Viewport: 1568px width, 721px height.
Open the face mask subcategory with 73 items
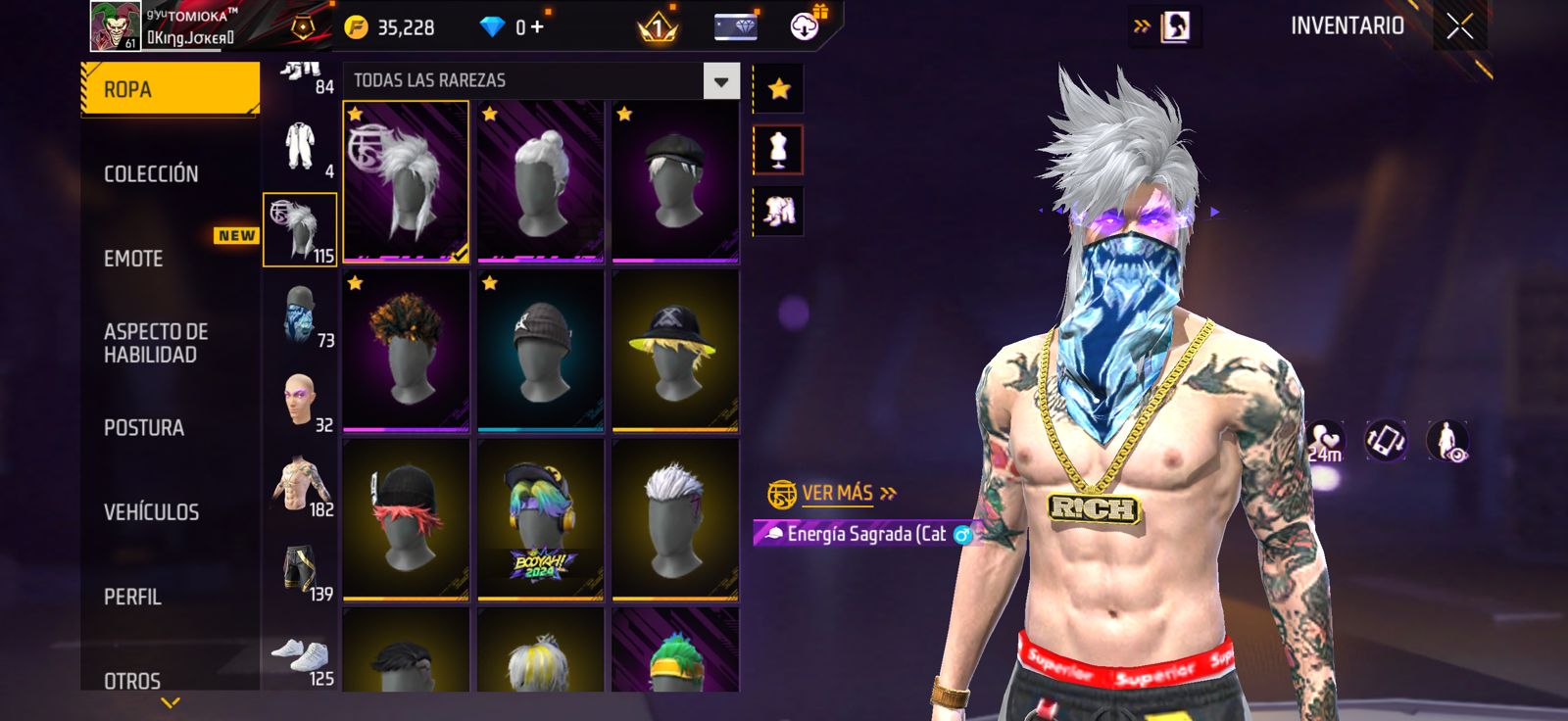[301, 315]
